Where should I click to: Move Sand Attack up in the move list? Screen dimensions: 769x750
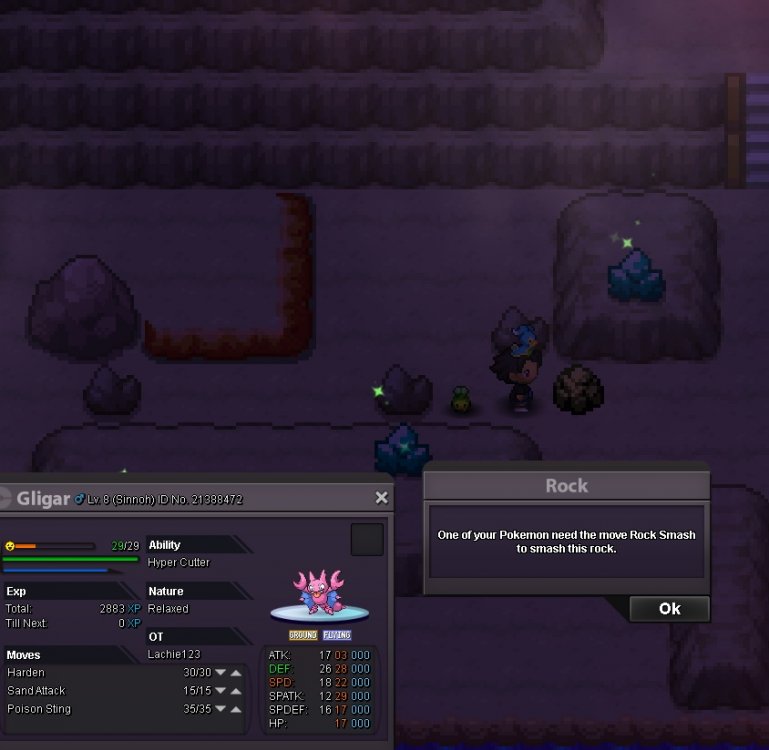pyautogui.click(x=236, y=691)
